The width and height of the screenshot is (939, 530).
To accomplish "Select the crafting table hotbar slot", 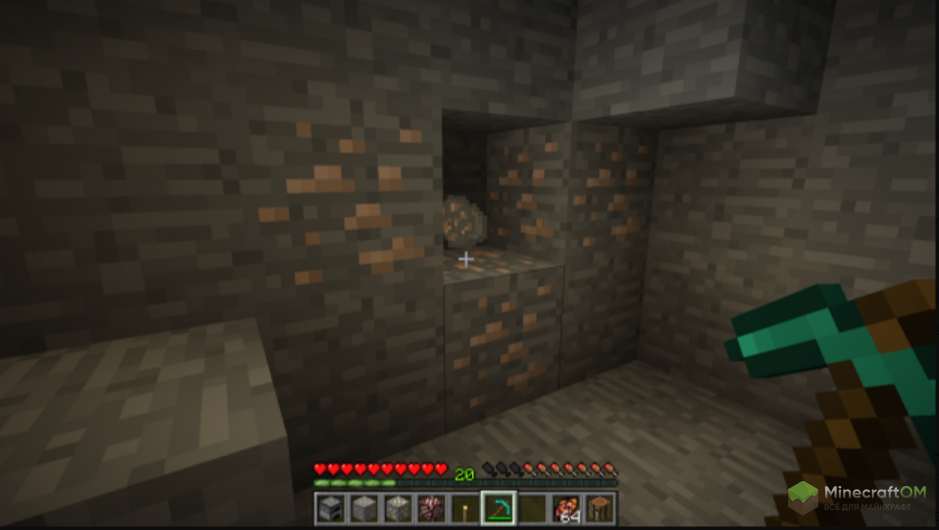I will (599, 508).
